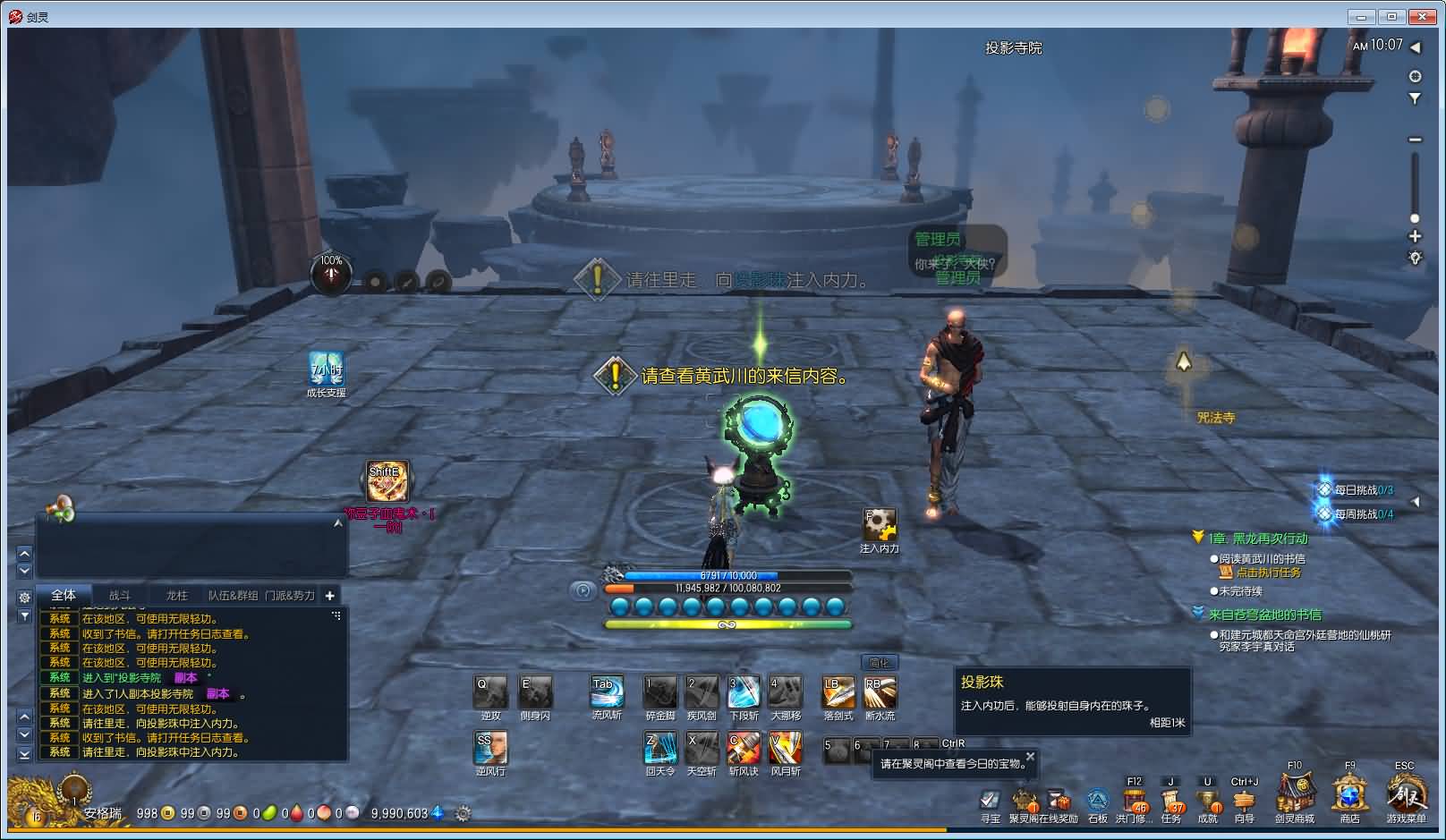
Task: Open the 石板 tablet icon
Action: 1097,801
